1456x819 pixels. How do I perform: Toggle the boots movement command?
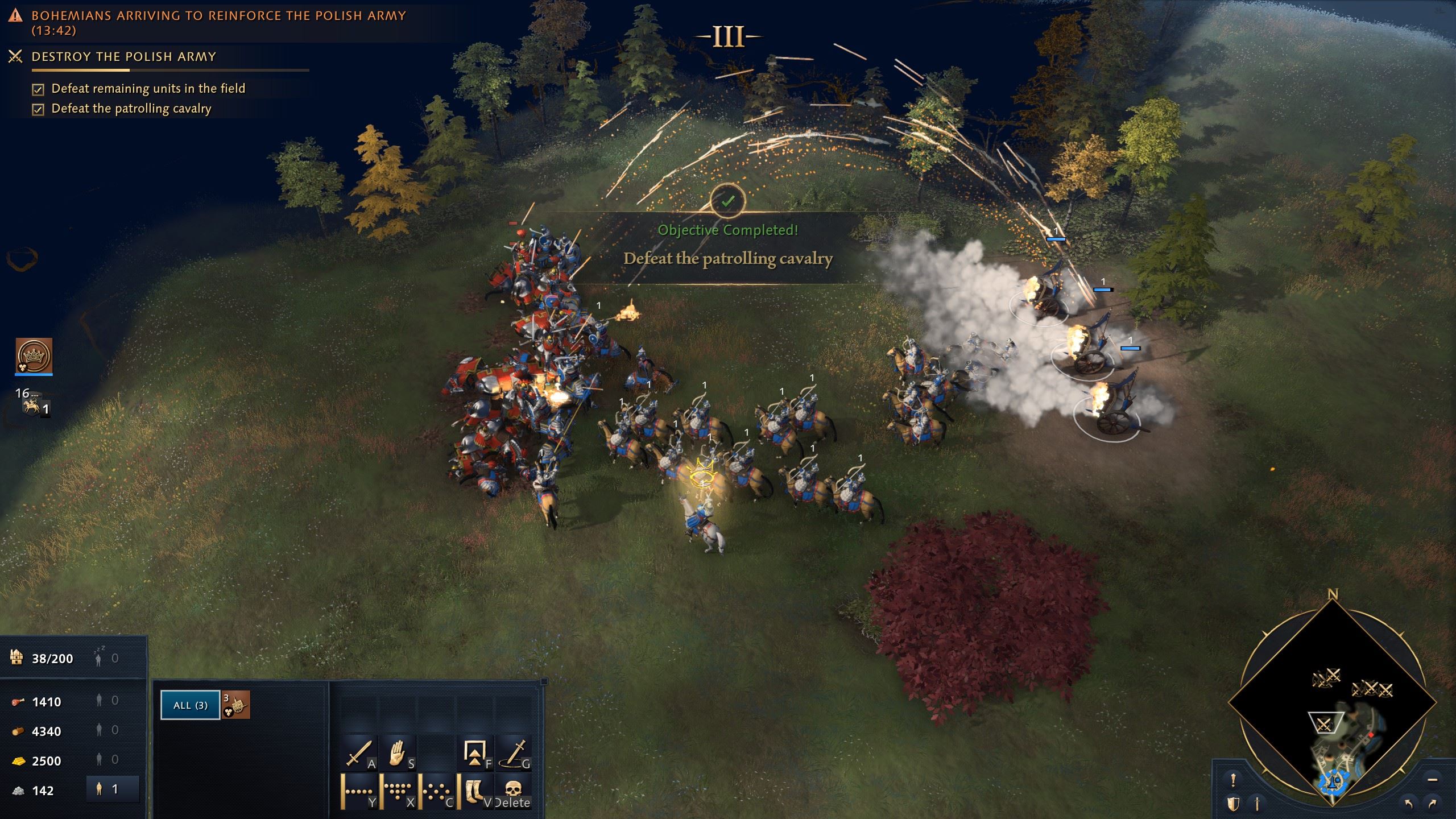click(475, 791)
